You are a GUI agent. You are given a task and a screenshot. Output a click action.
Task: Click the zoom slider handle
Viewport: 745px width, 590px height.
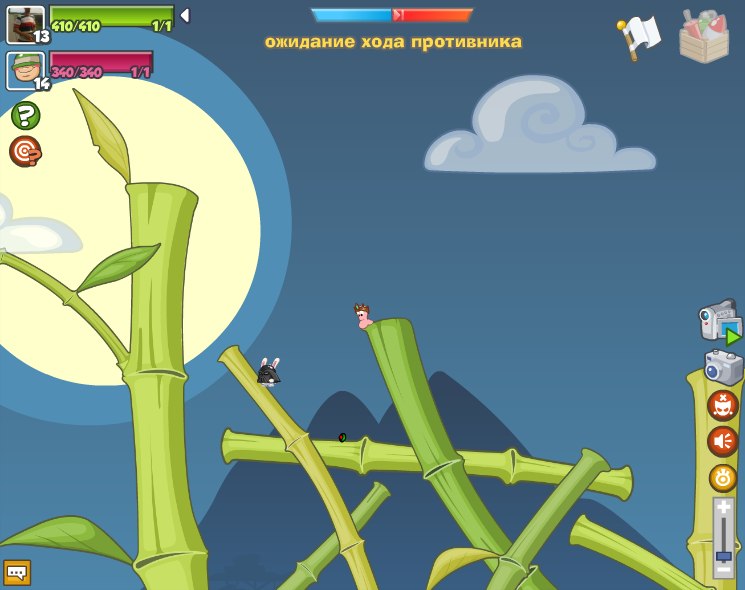coord(723,555)
